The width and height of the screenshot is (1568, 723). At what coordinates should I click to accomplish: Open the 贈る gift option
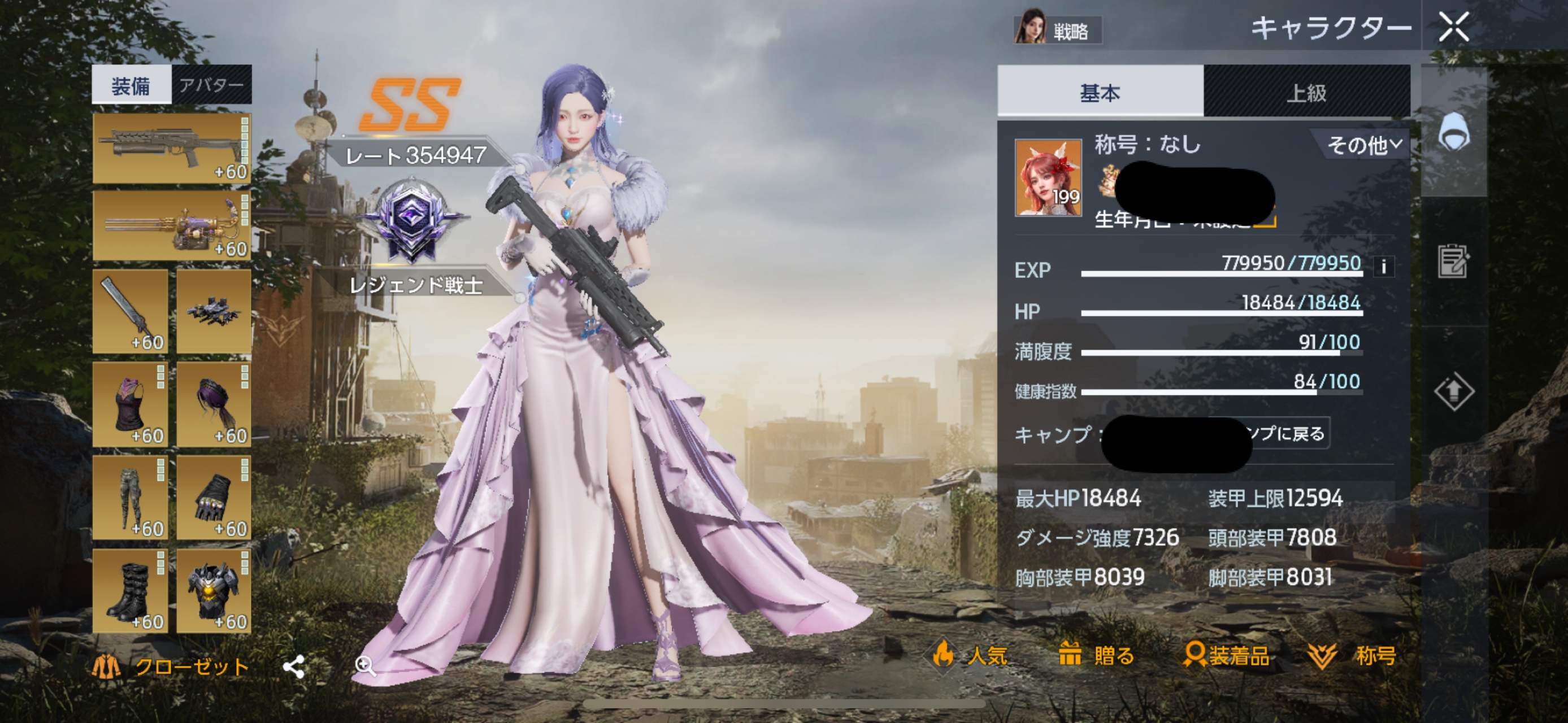[x=1096, y=655]
